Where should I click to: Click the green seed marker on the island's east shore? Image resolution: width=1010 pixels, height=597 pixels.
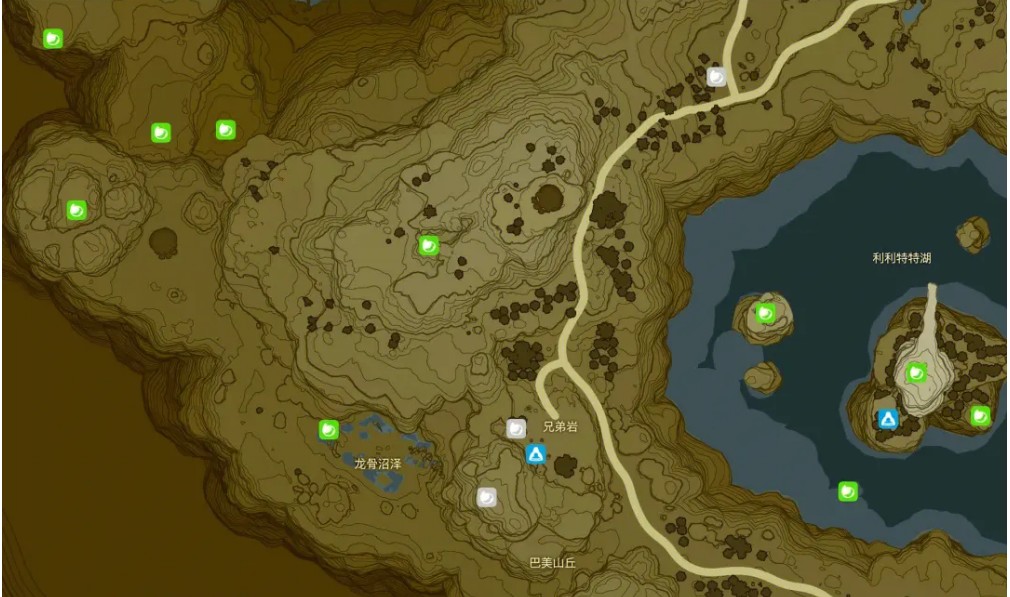click(x=980, y=415)
